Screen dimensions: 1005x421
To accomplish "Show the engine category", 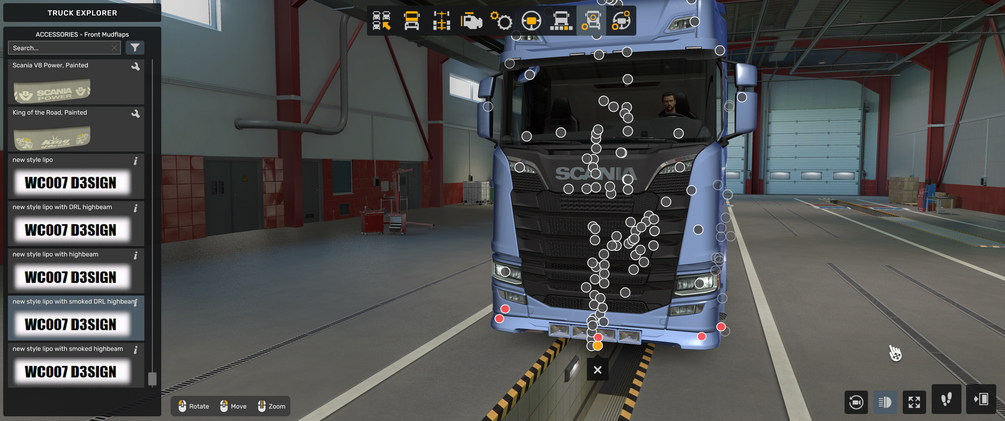I will point(471,21).
